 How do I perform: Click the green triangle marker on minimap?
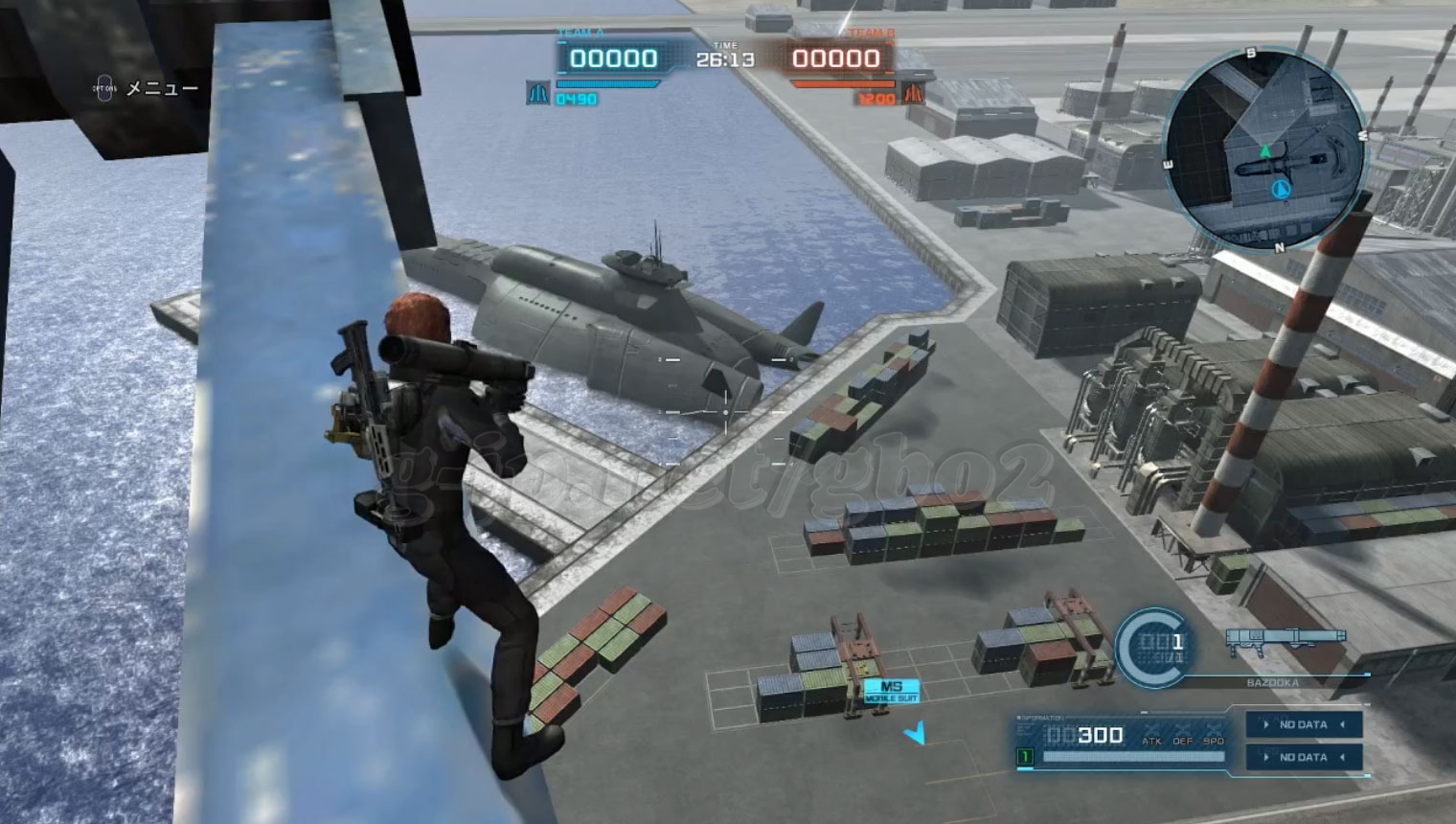1266,150
